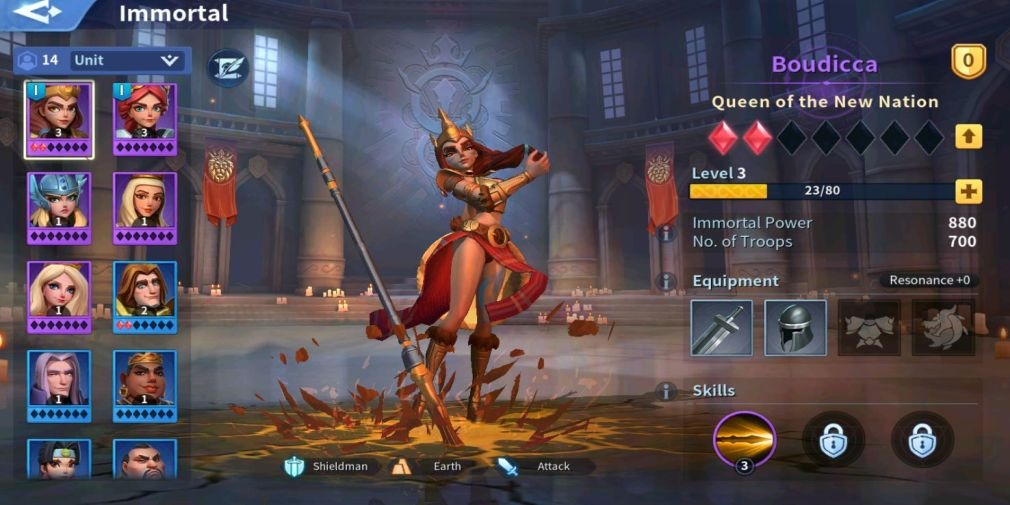Select the white-veiled immortal portrait

point(145,206)
